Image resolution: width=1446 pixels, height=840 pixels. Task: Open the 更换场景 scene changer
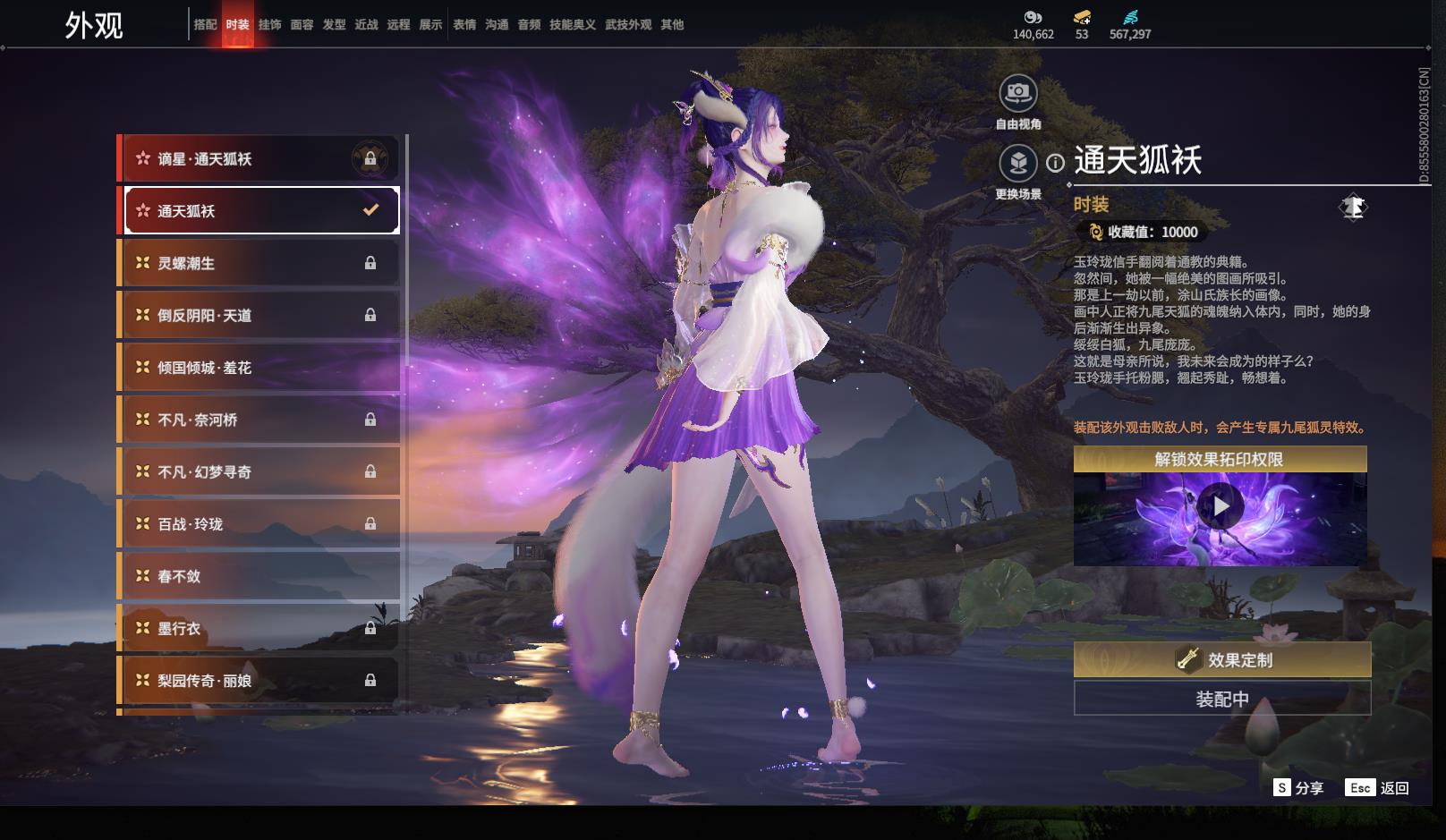(1018, 164)
